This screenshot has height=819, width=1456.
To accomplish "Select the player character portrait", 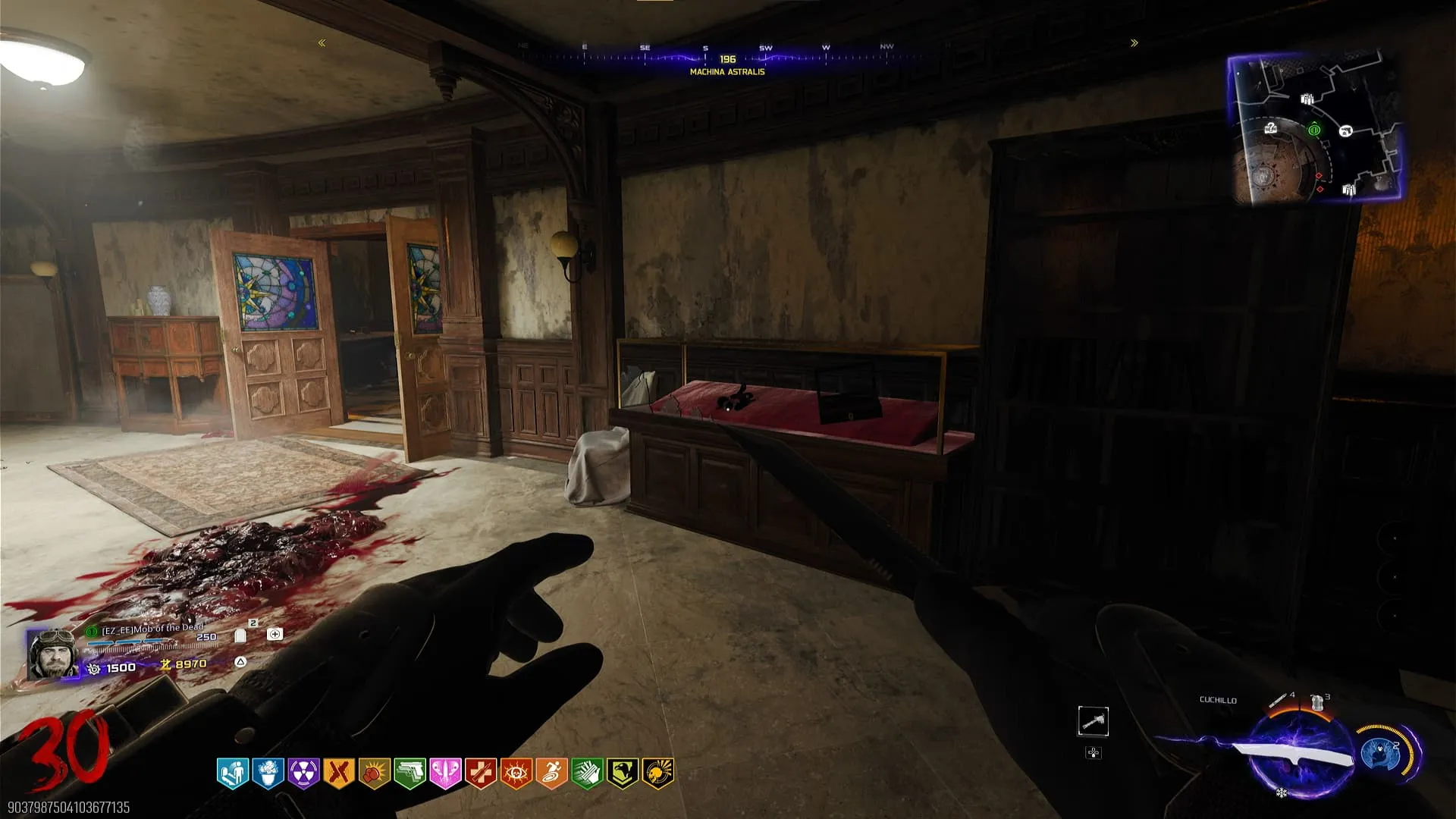I will 53,654.
